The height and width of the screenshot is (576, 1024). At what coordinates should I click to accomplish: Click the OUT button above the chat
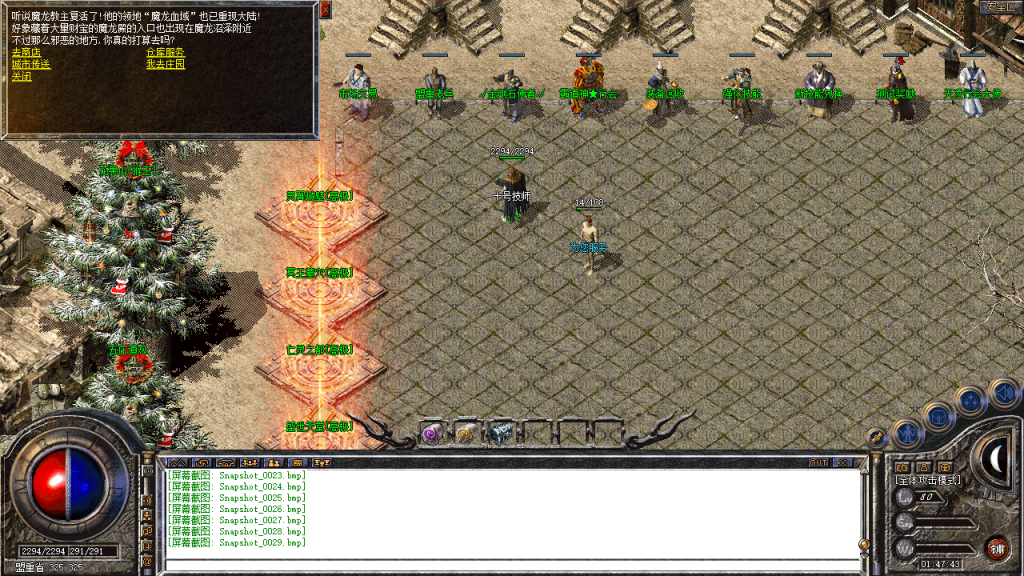(x=818, y=463)
